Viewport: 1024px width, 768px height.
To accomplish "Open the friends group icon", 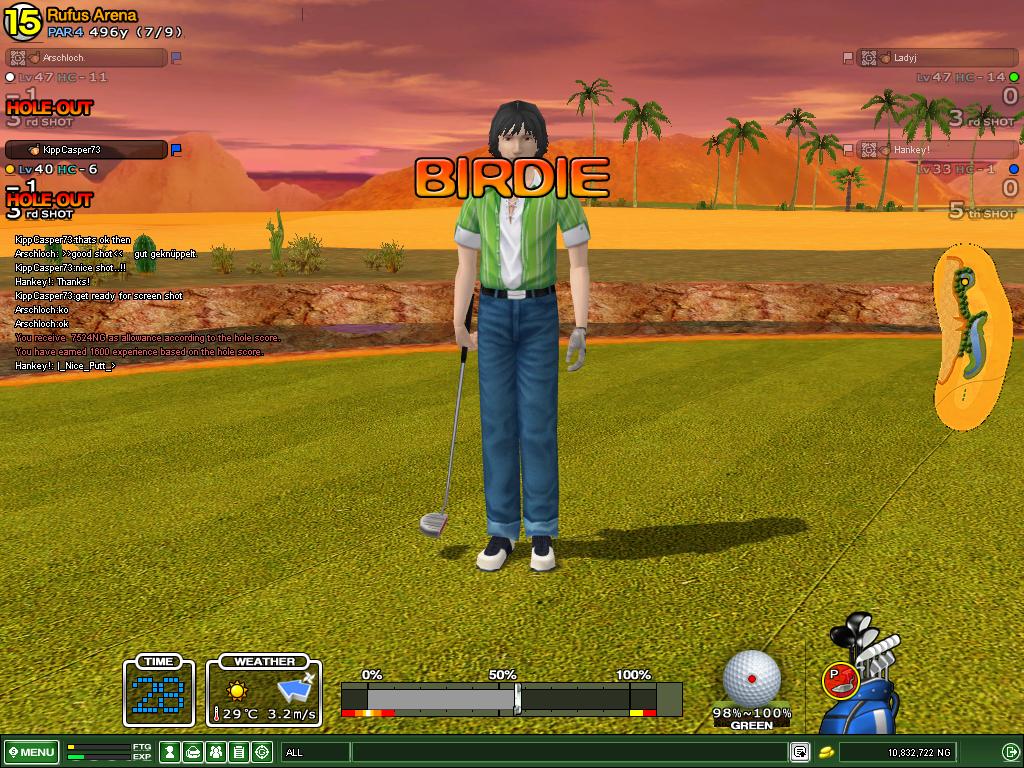I will pyautogui.click(x=216, y=752).
